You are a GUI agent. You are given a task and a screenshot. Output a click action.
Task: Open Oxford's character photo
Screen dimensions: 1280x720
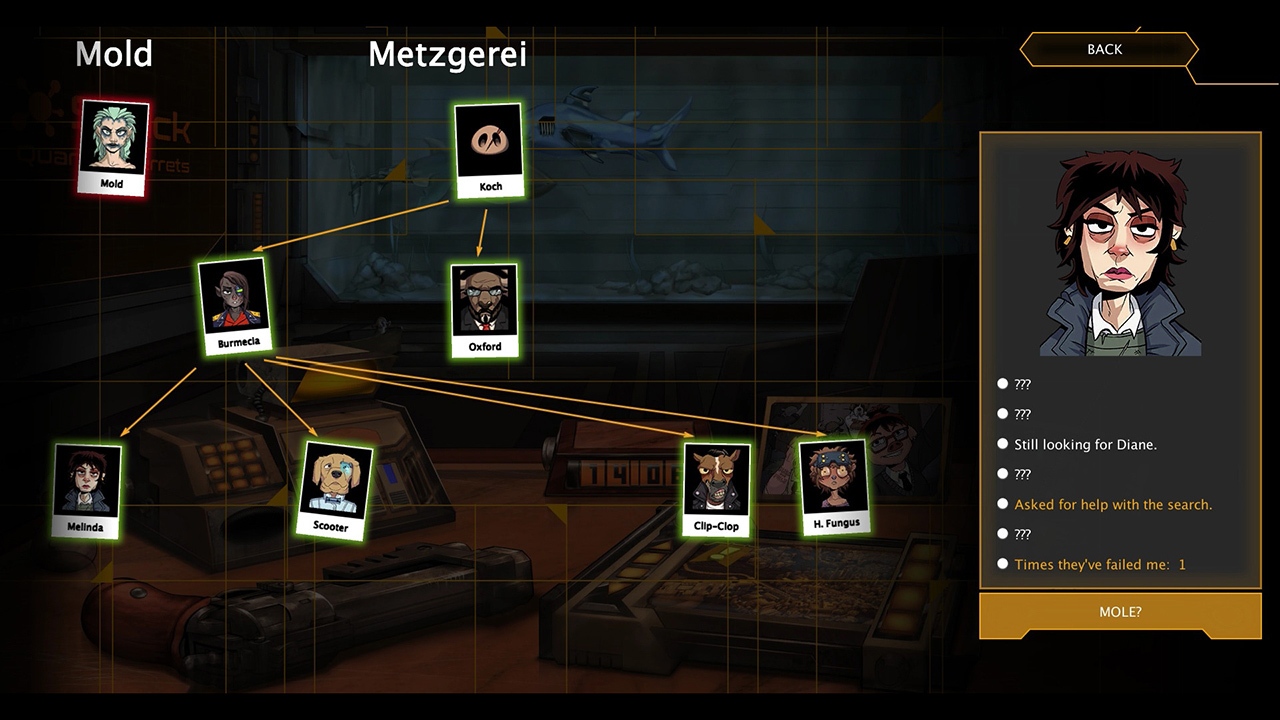(x=484, y=308)
